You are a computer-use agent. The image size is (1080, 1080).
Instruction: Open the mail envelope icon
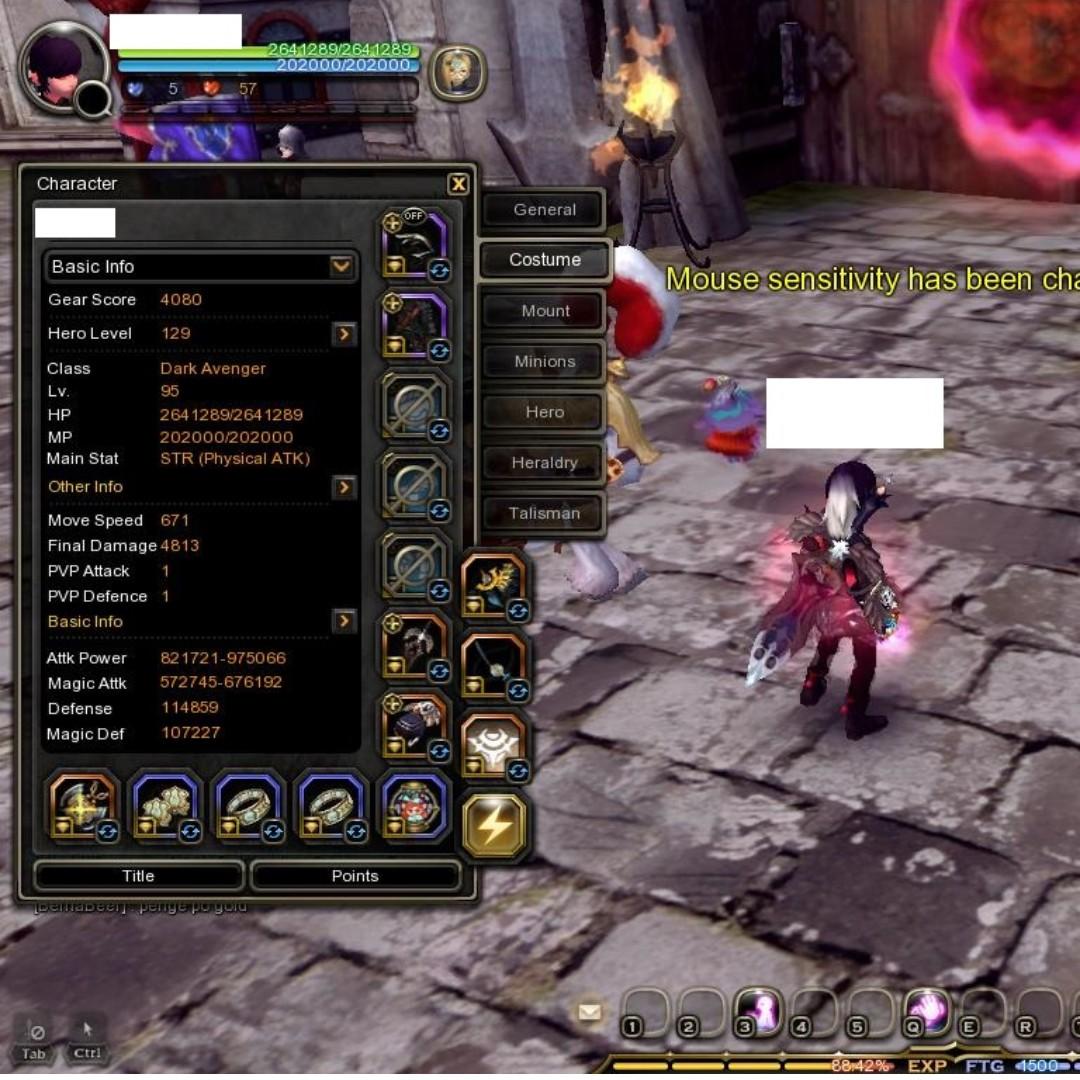[590, 1012]
